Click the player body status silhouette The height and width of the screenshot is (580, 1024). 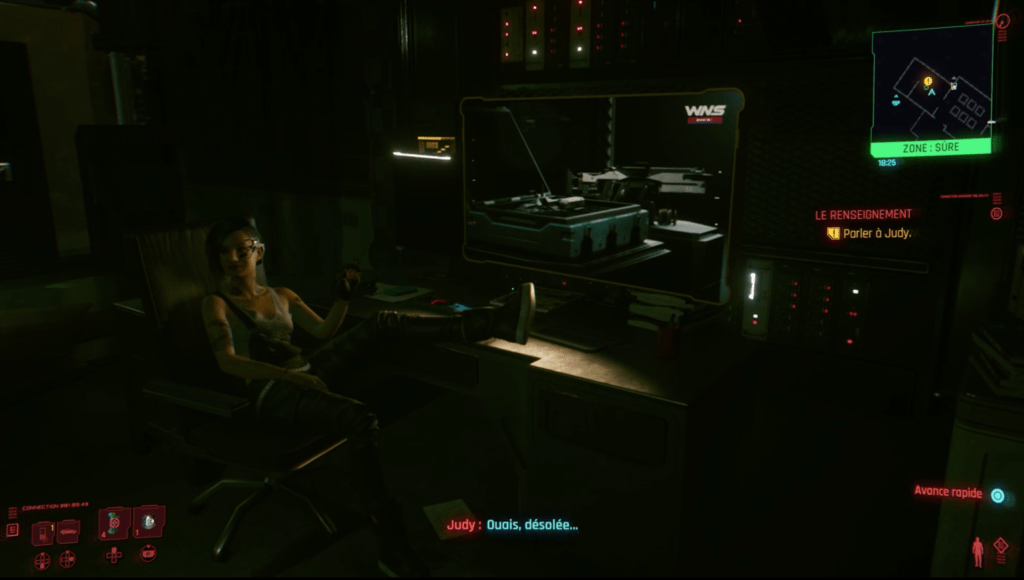(977, 551)
